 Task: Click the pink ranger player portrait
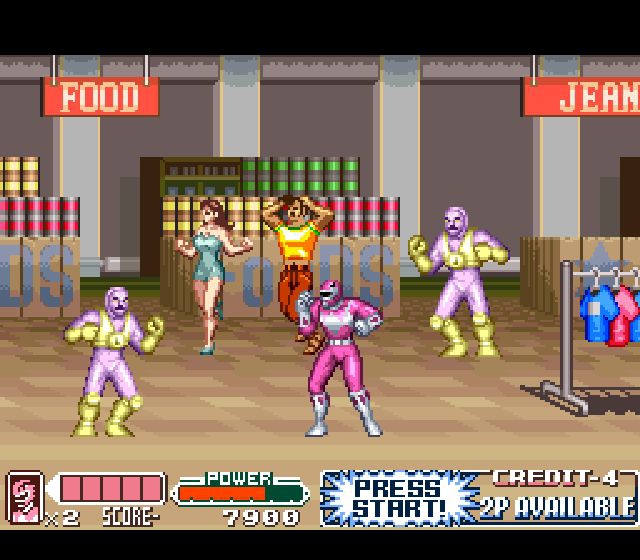[24, 495]
